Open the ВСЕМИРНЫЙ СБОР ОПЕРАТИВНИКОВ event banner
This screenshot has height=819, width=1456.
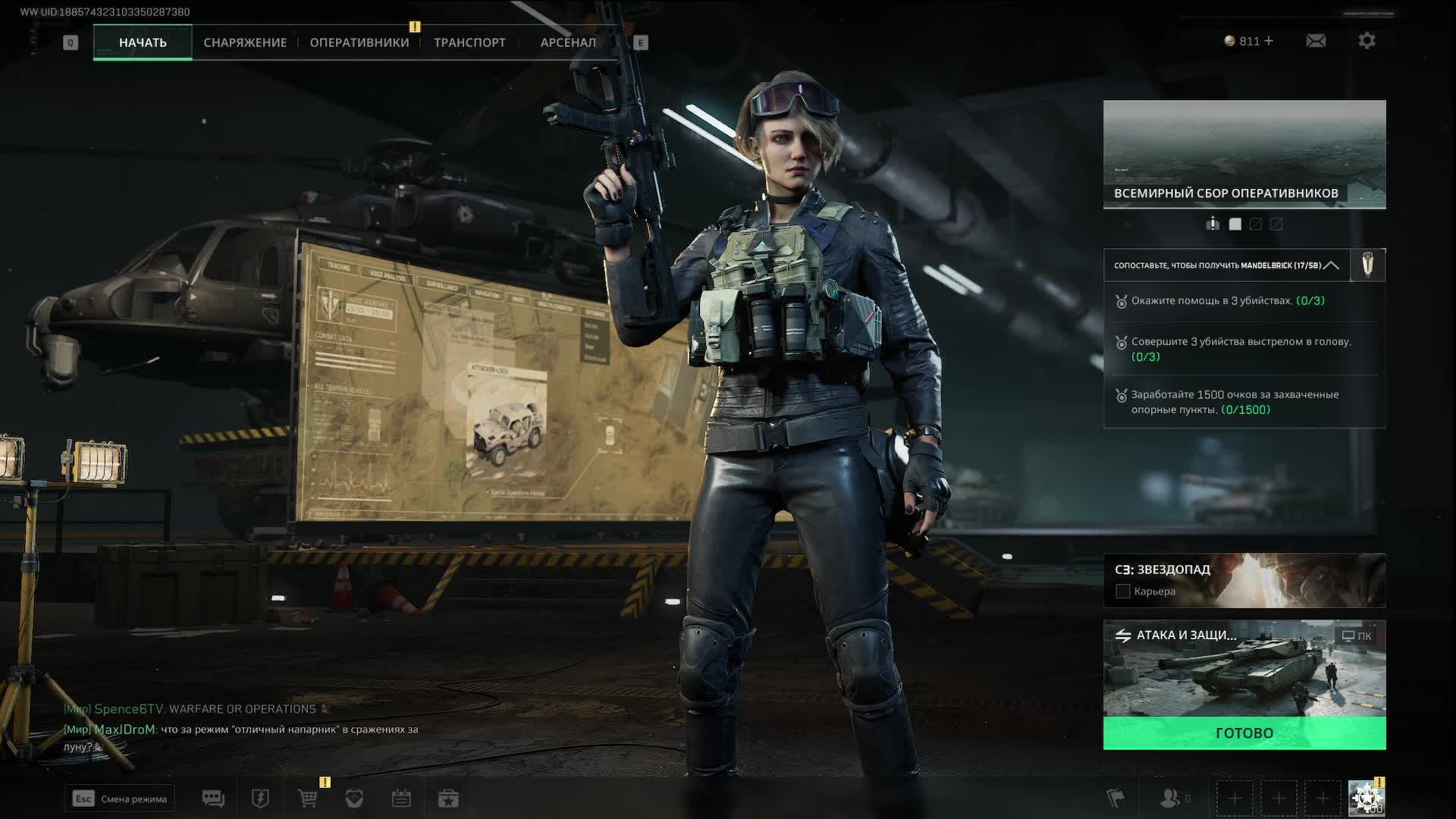[1244, 154]
